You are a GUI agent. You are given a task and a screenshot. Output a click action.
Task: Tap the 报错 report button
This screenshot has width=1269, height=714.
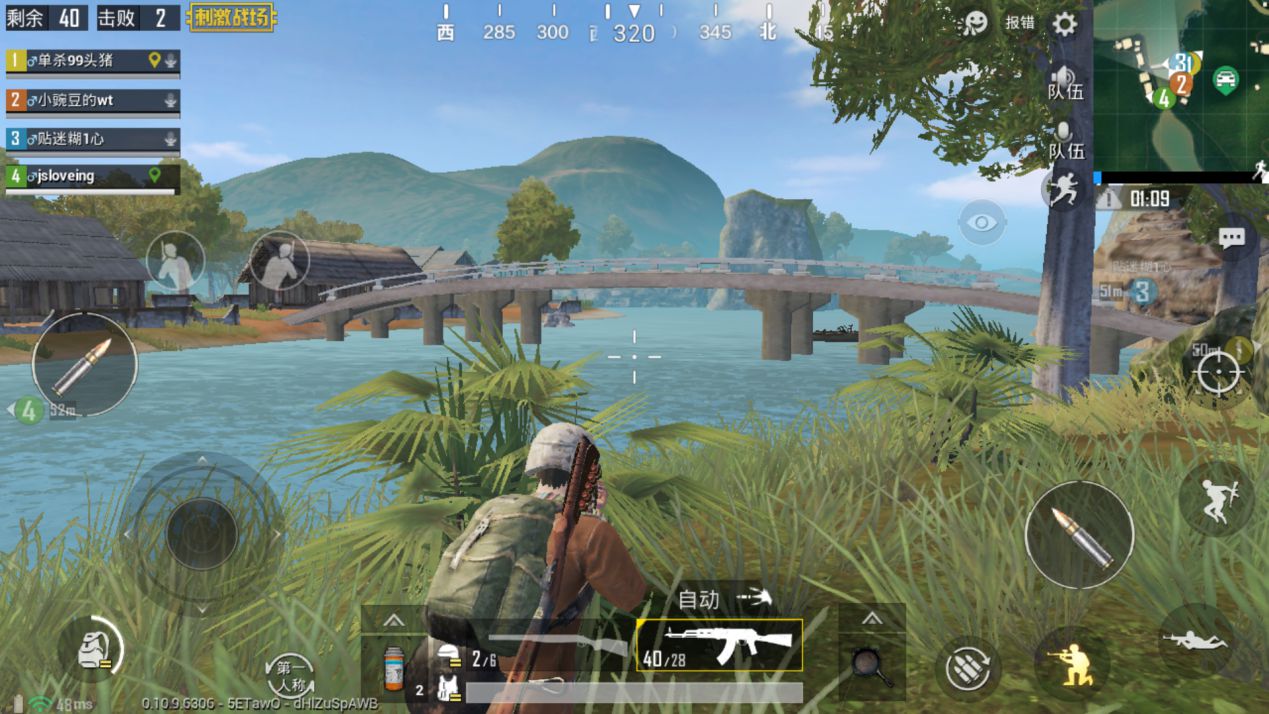(x=1020, y=23)
